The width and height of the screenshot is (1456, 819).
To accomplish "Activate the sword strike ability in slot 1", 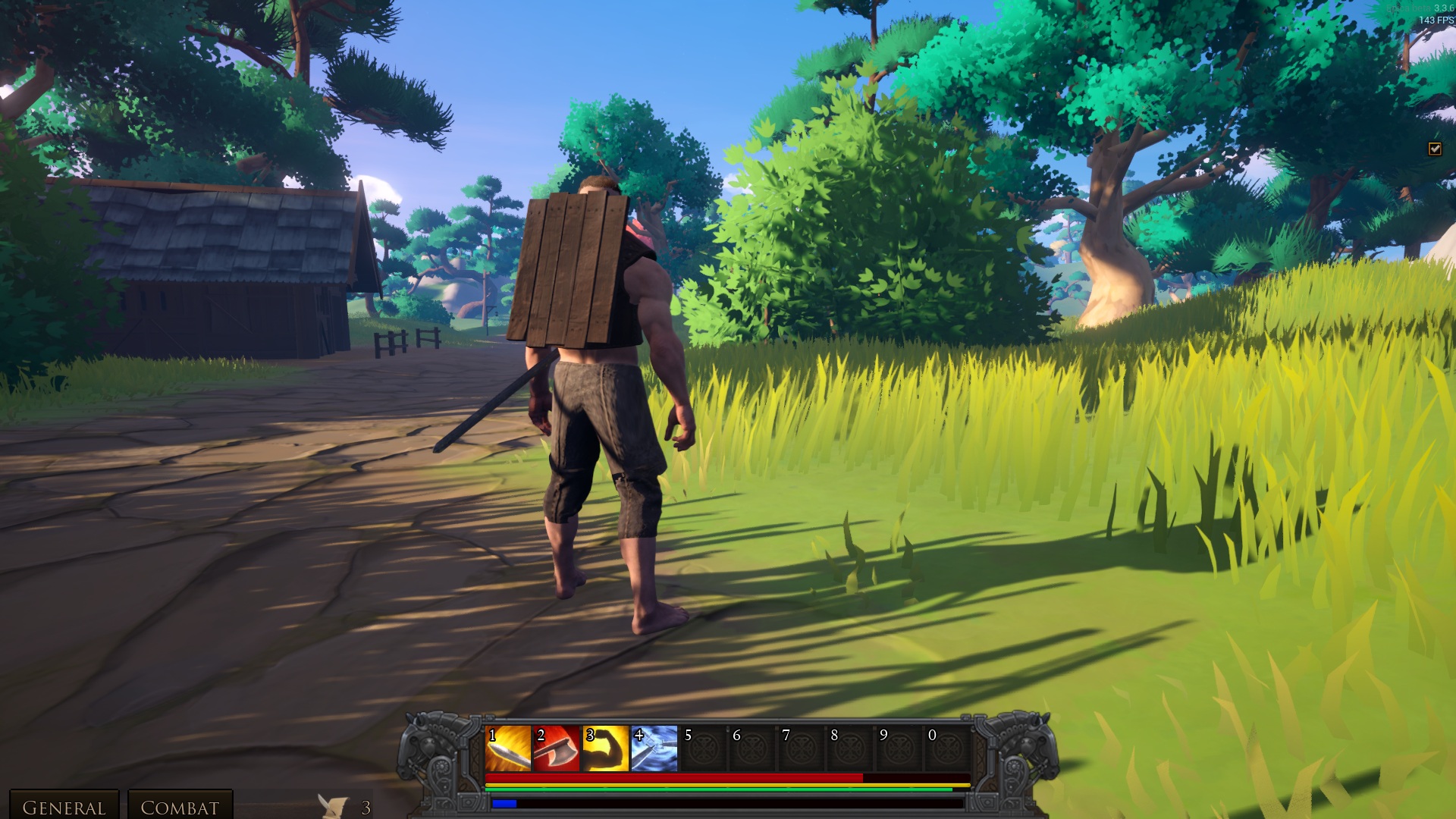I will tap(508, 748).
